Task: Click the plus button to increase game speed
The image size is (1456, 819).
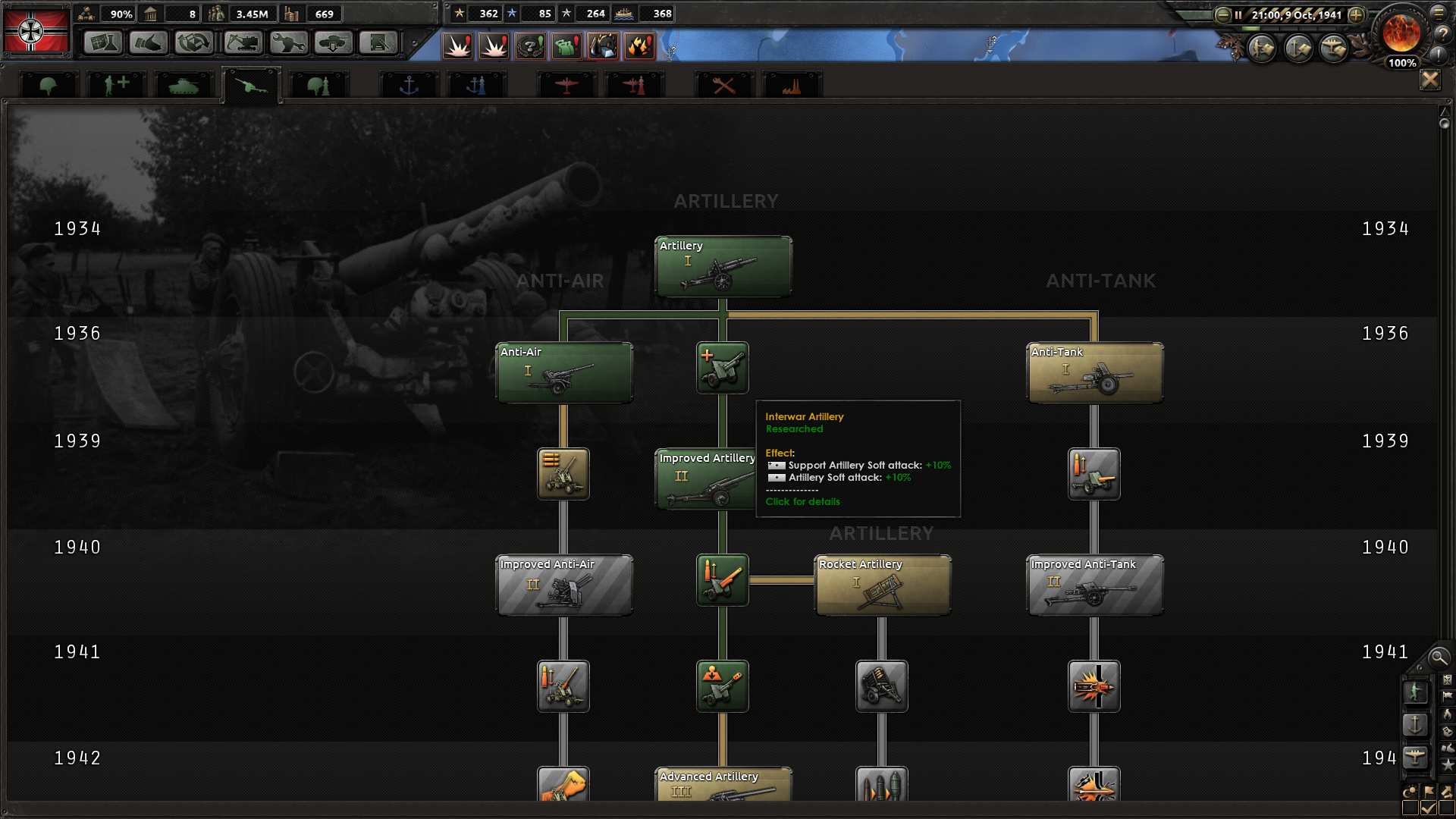Action: click(x=1358, y=14)
